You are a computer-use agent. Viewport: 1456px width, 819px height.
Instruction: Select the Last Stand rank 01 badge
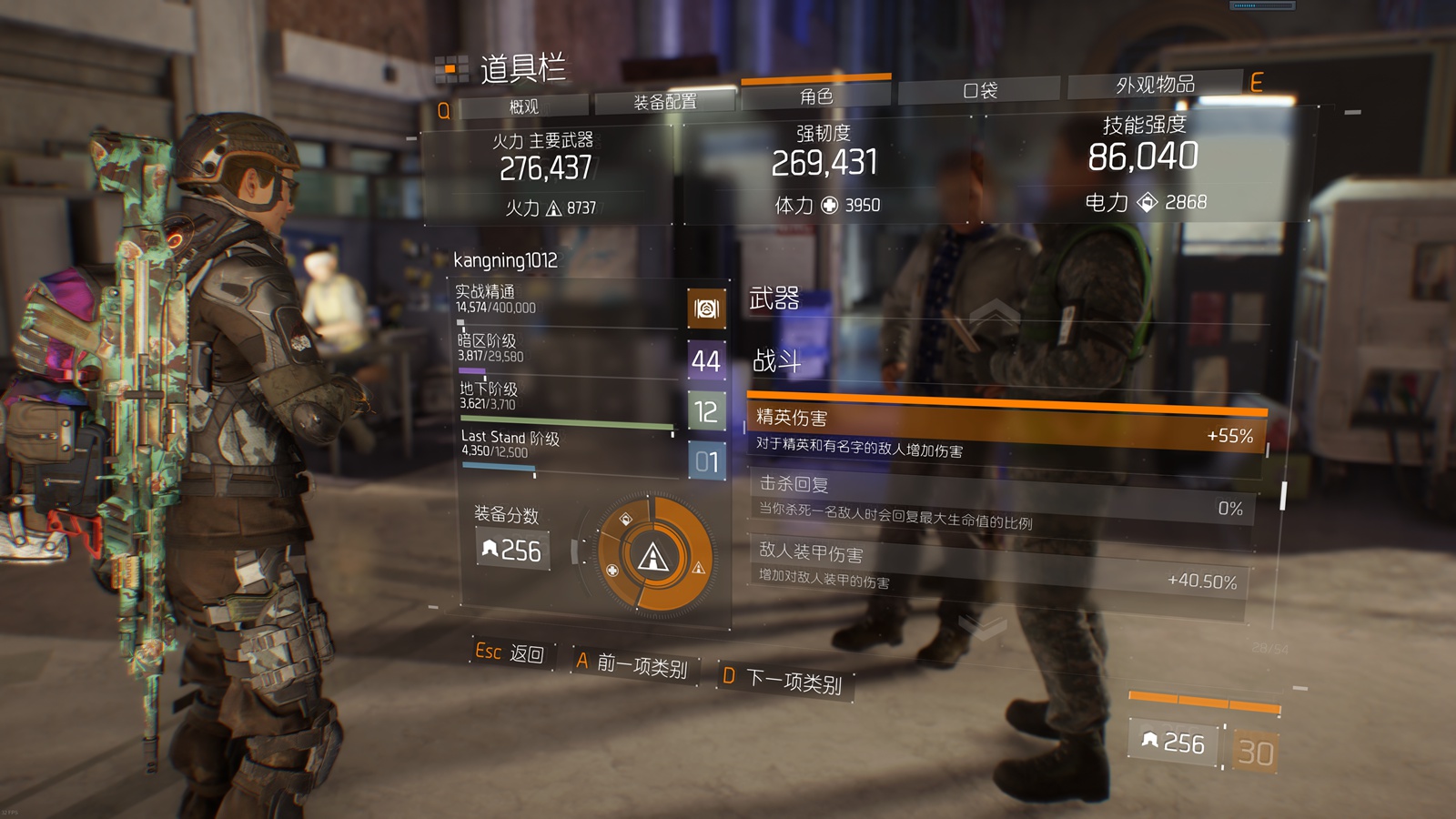point(706,461)
